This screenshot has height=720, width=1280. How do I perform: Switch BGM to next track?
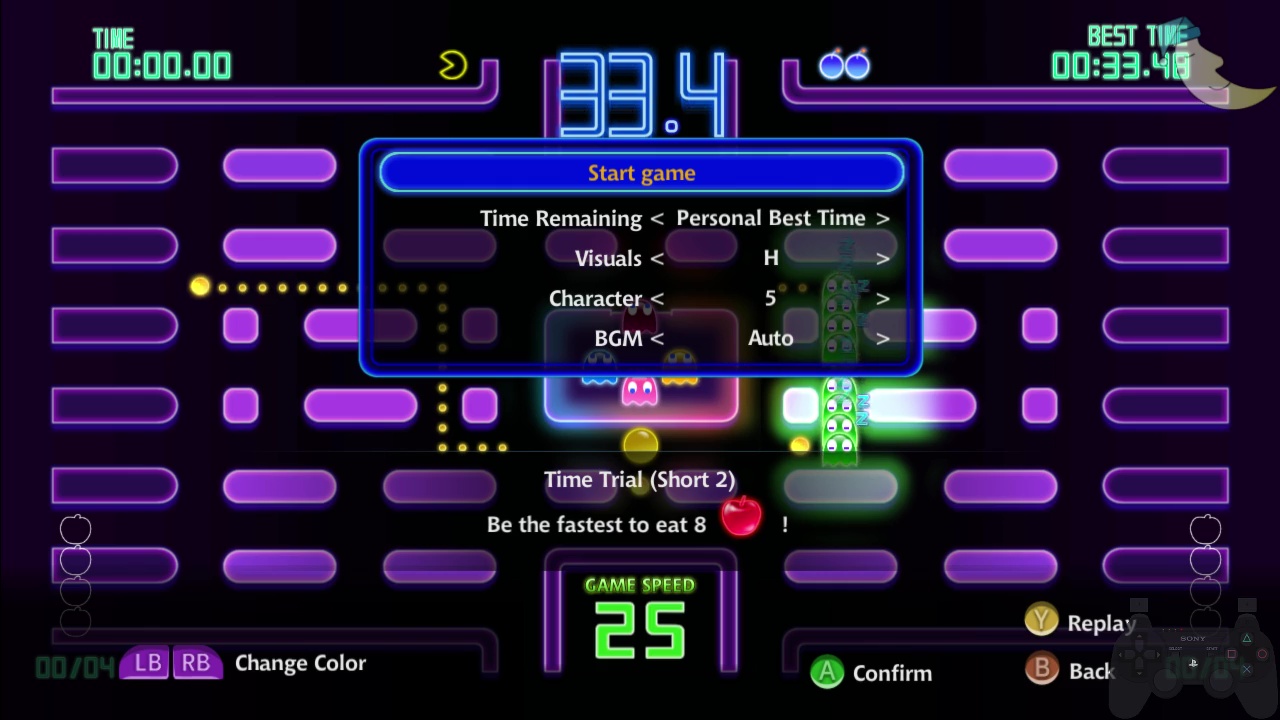[883, 339]
